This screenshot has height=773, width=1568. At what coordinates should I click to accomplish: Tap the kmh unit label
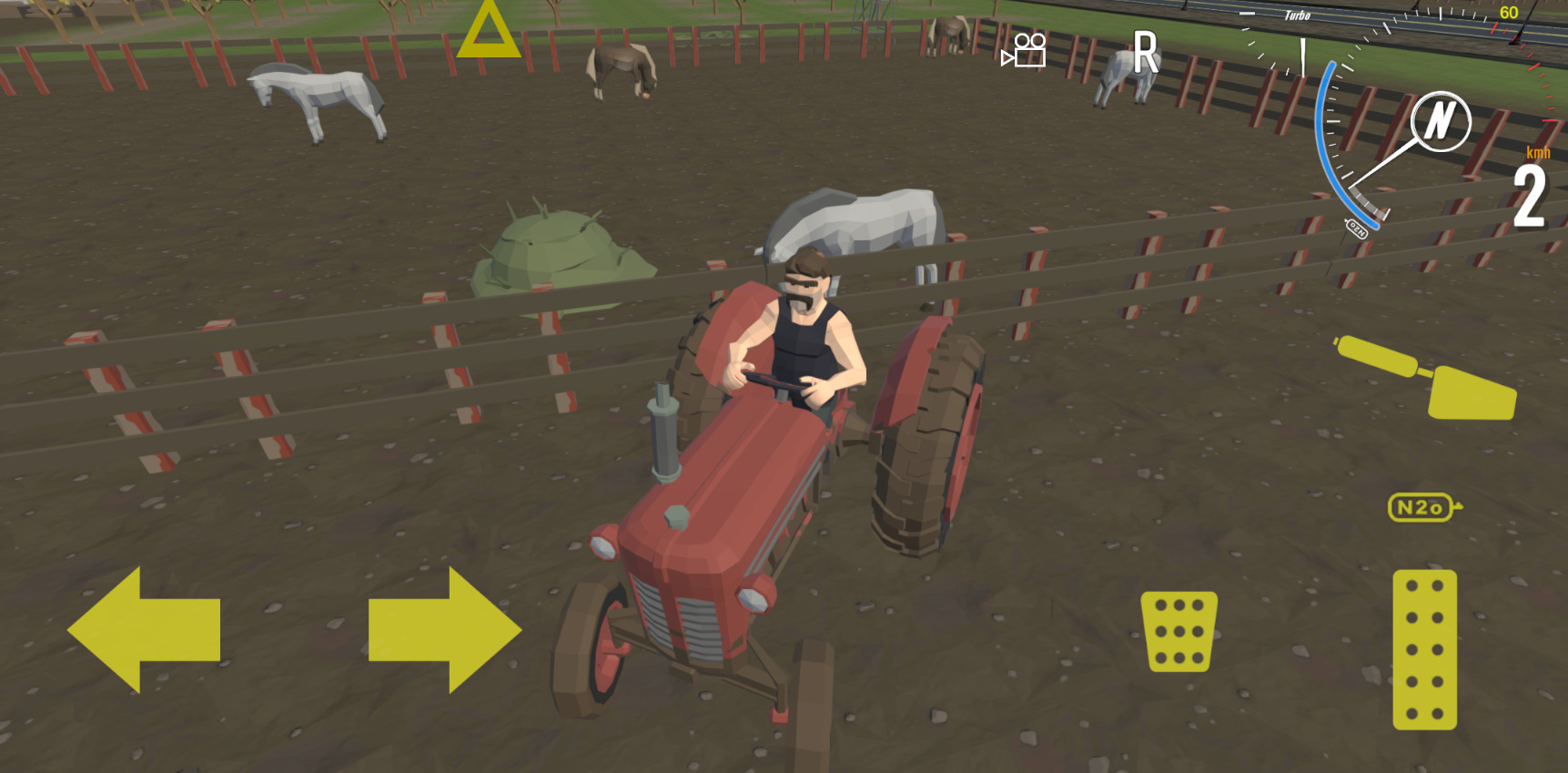[1540, 153]
